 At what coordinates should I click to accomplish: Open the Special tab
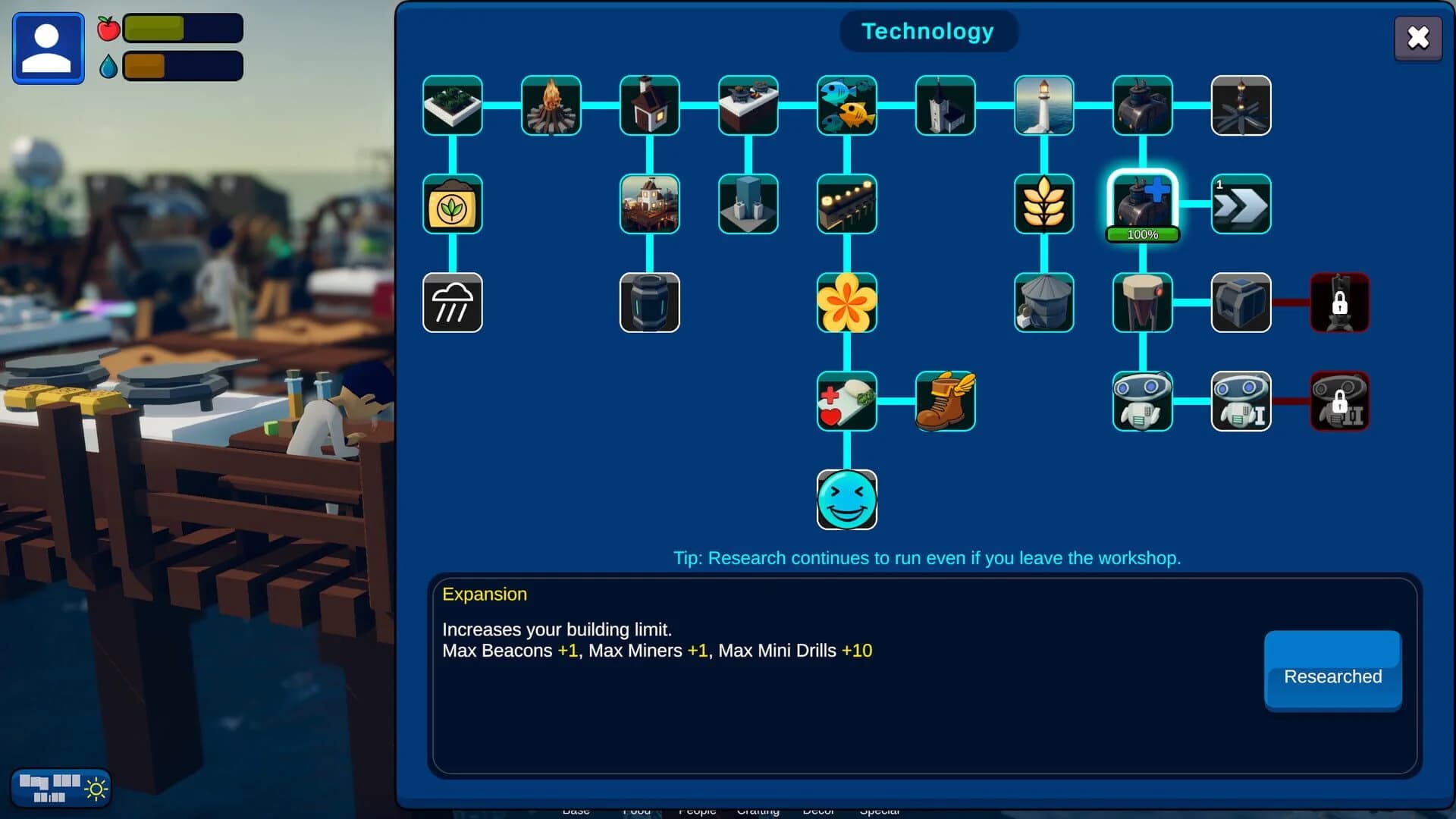tap(881, 810)
